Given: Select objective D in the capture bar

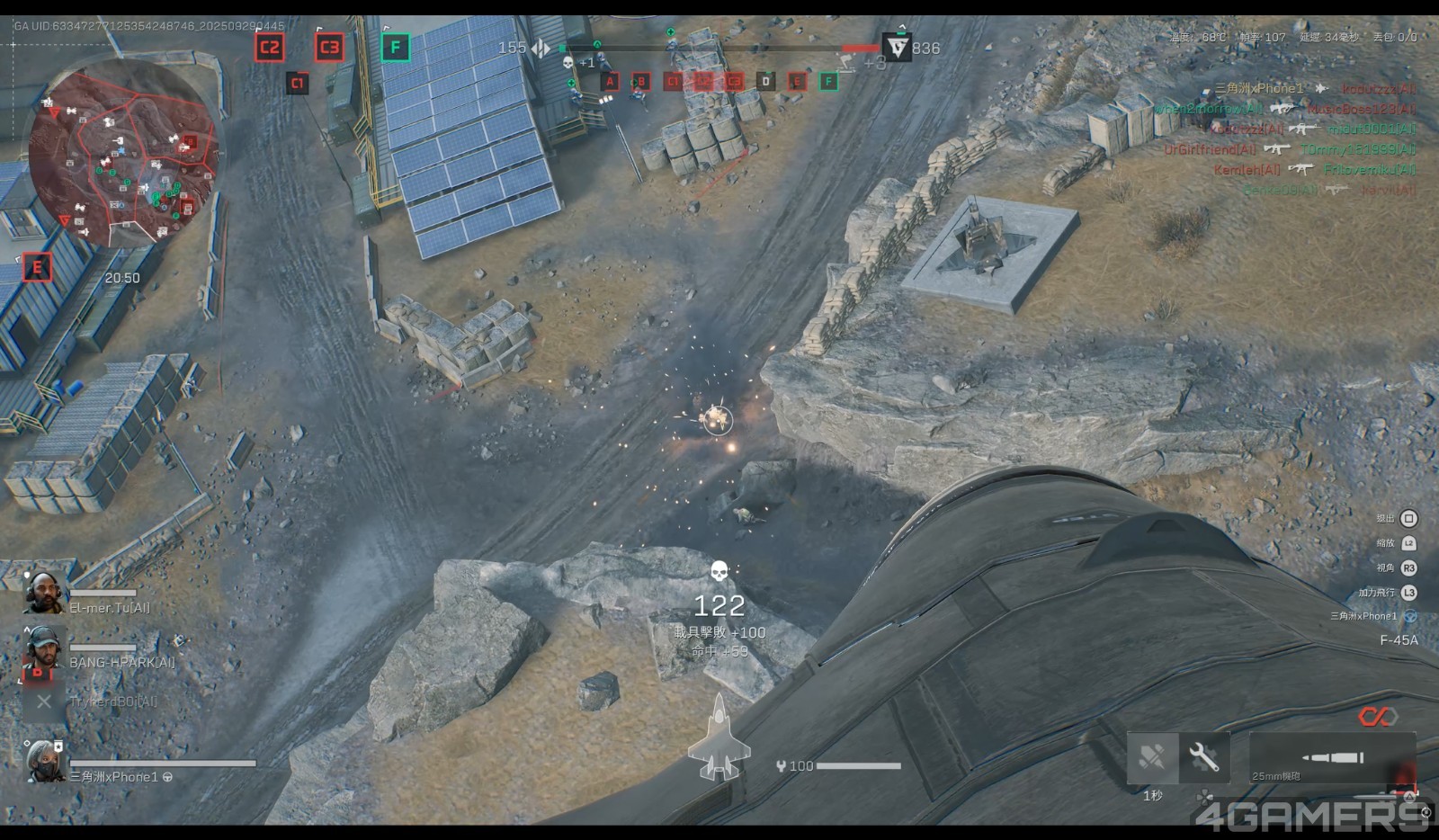Looking at the screenshot, I should click(765, 82).
